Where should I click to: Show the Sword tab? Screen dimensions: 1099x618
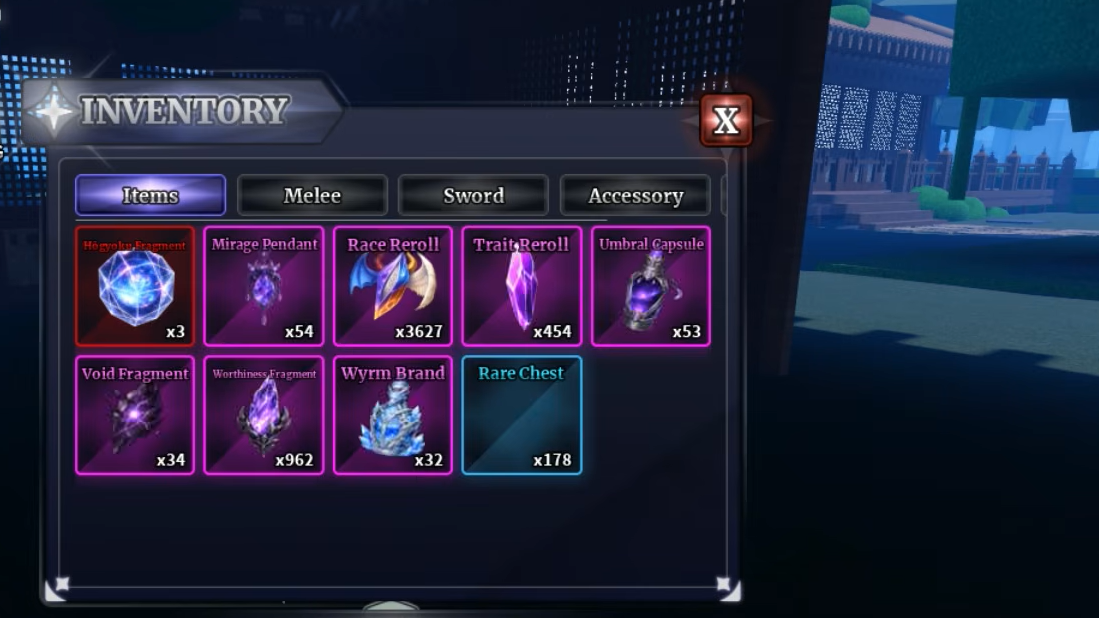coord(473,195)
